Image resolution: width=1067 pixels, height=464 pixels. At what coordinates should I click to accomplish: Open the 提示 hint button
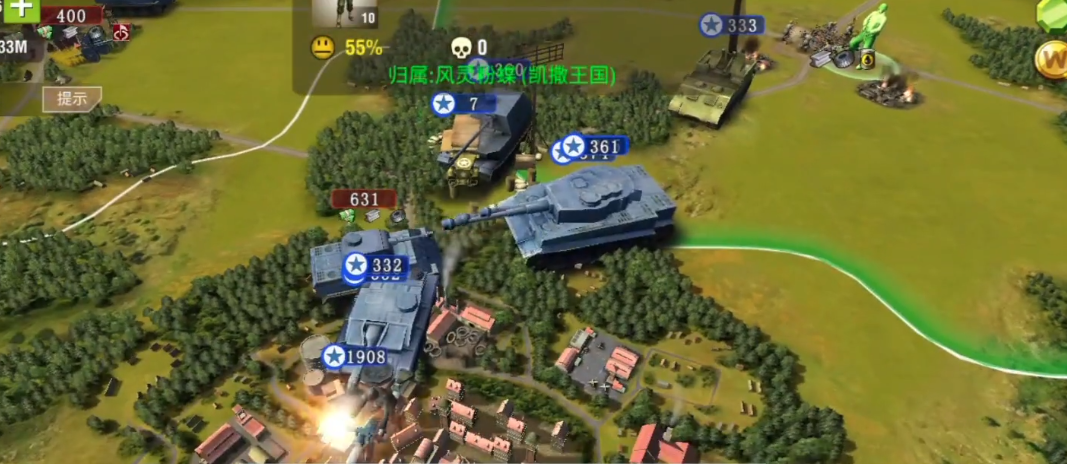(x=72, y=99)
